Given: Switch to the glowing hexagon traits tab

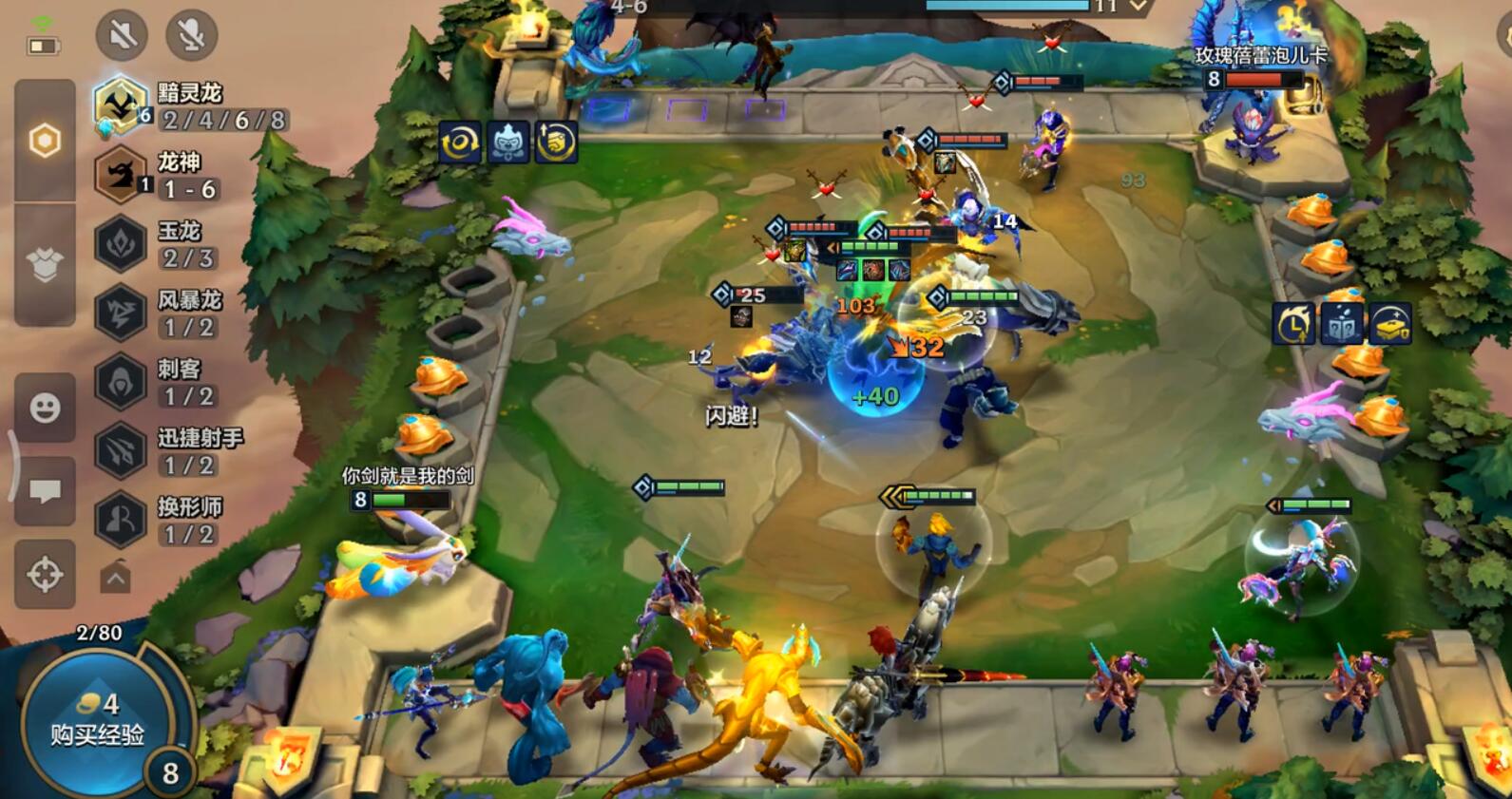Looking at the screenshot, I should click(45, 141).
